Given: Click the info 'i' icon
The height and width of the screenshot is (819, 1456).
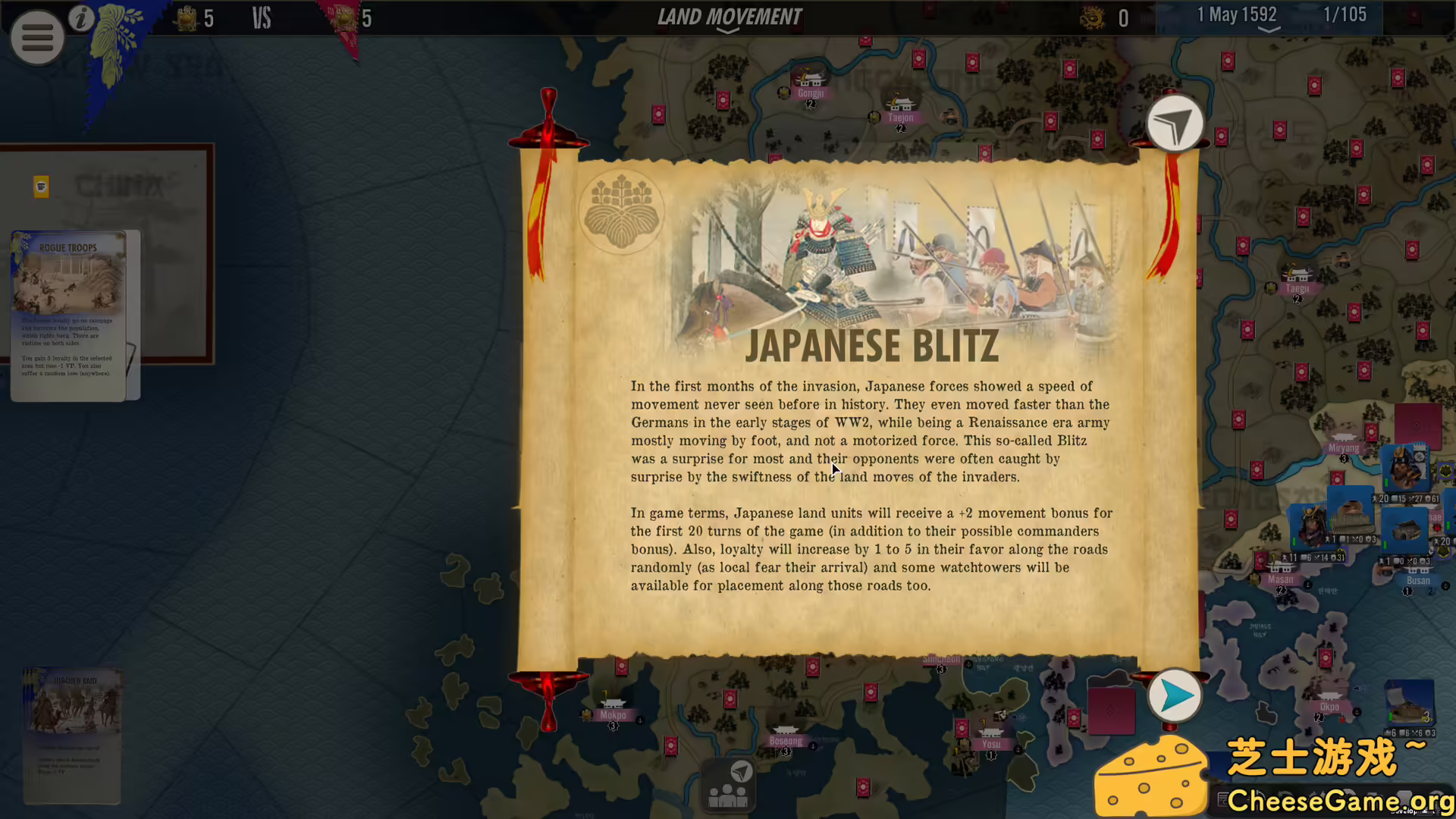Looking at the screenshot, I should coord(81,18).
